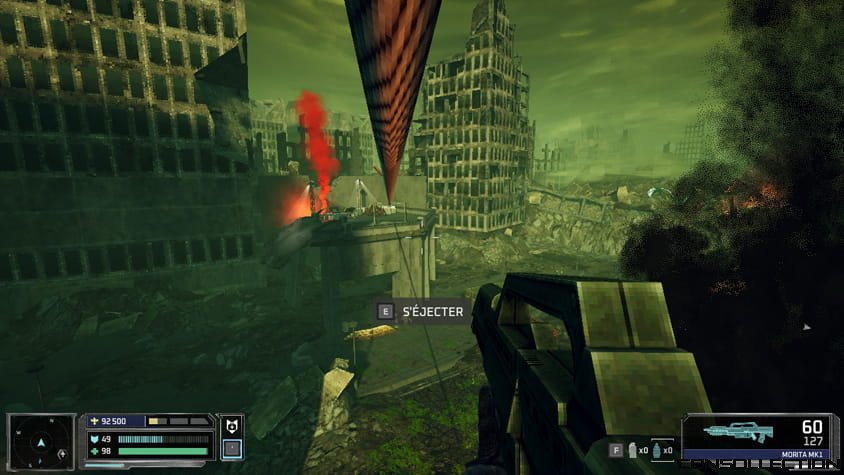Click the shield emblem class icon
844x475 pixels.
click(231, 425)
